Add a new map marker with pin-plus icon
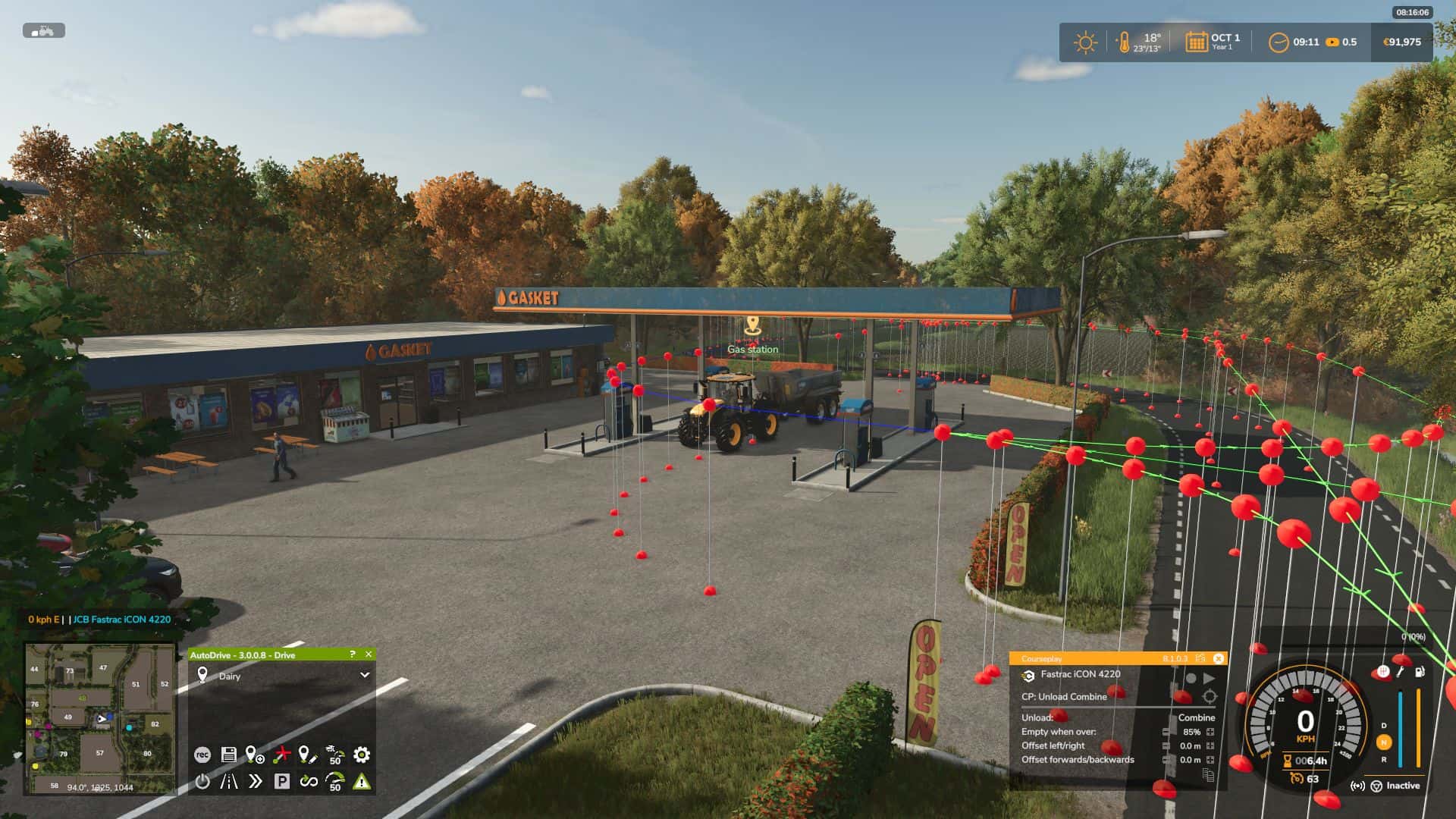 255,755
